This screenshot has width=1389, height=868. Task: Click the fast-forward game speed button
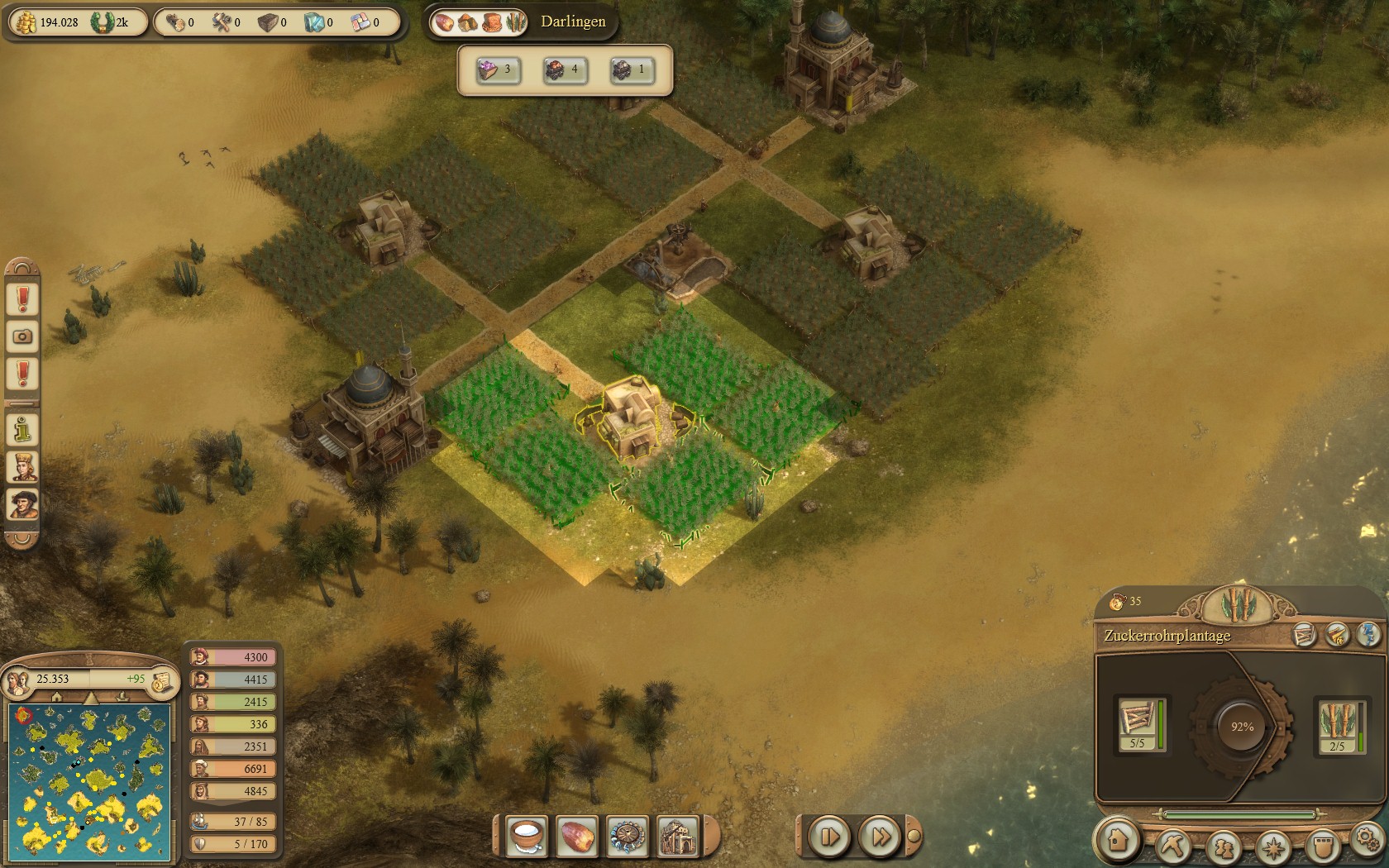pos(880,837)
